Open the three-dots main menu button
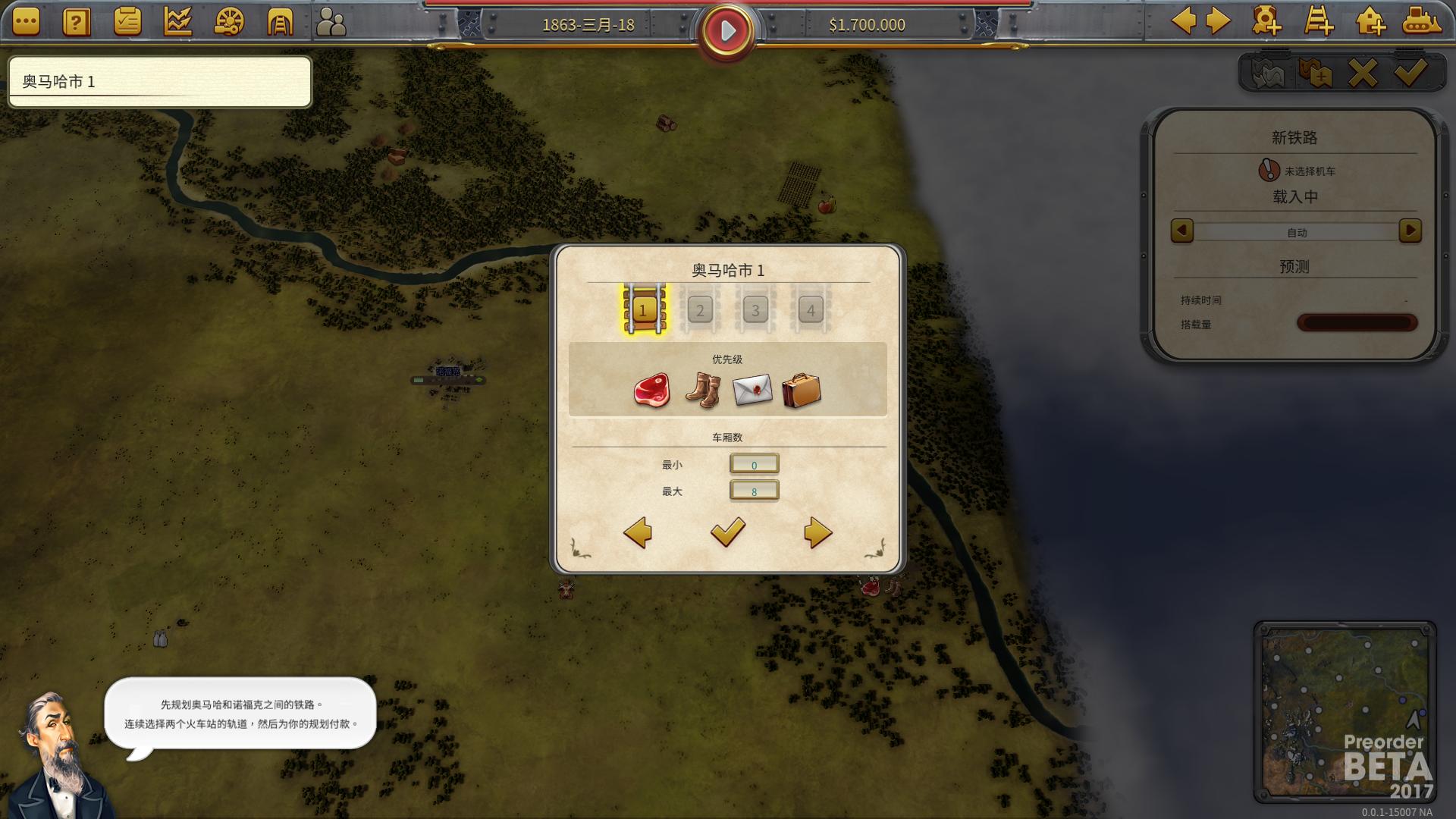This screenshot has height=819, width=1456. (26, 22)
